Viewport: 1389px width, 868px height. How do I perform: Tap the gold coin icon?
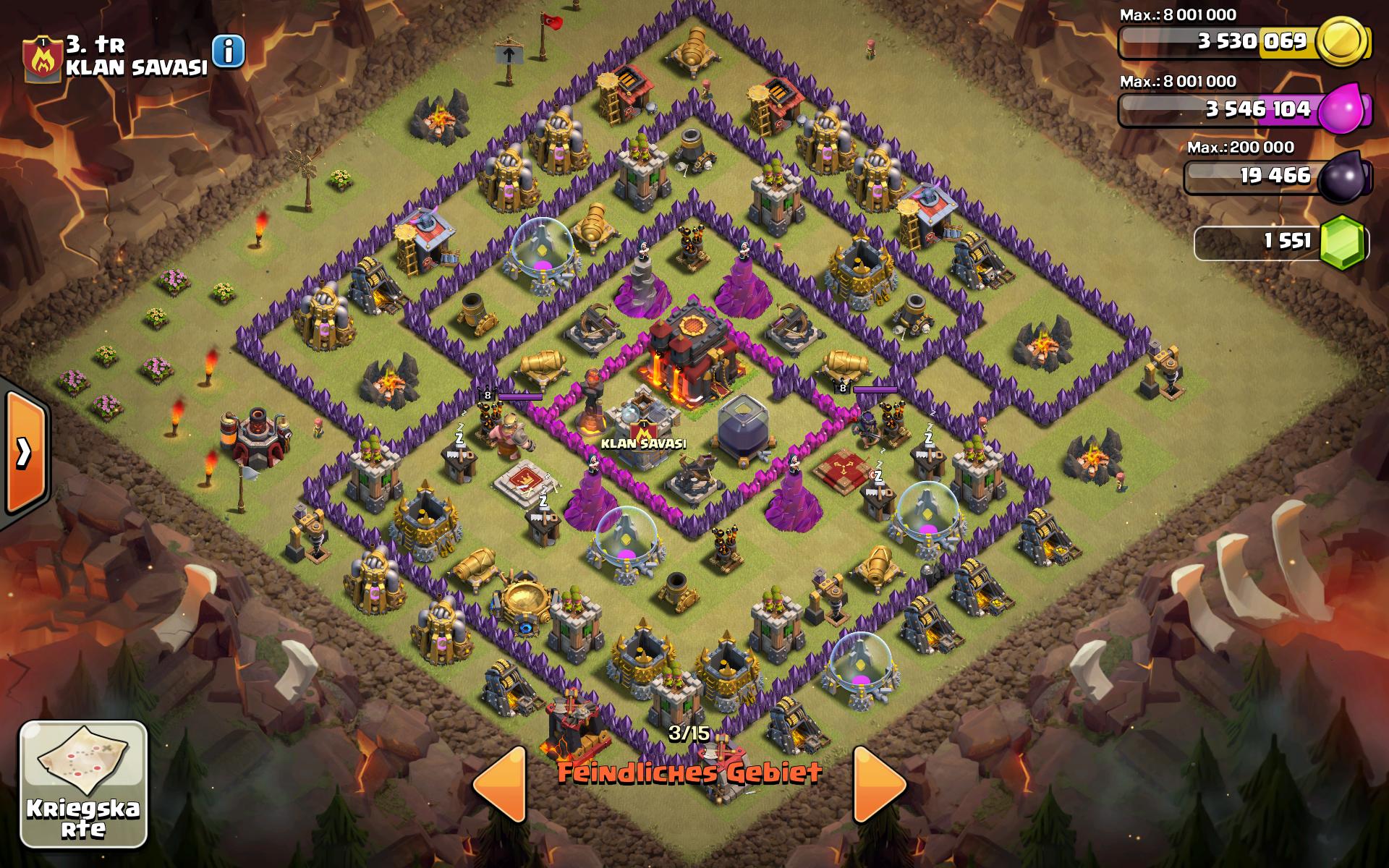pos(1342,41)
